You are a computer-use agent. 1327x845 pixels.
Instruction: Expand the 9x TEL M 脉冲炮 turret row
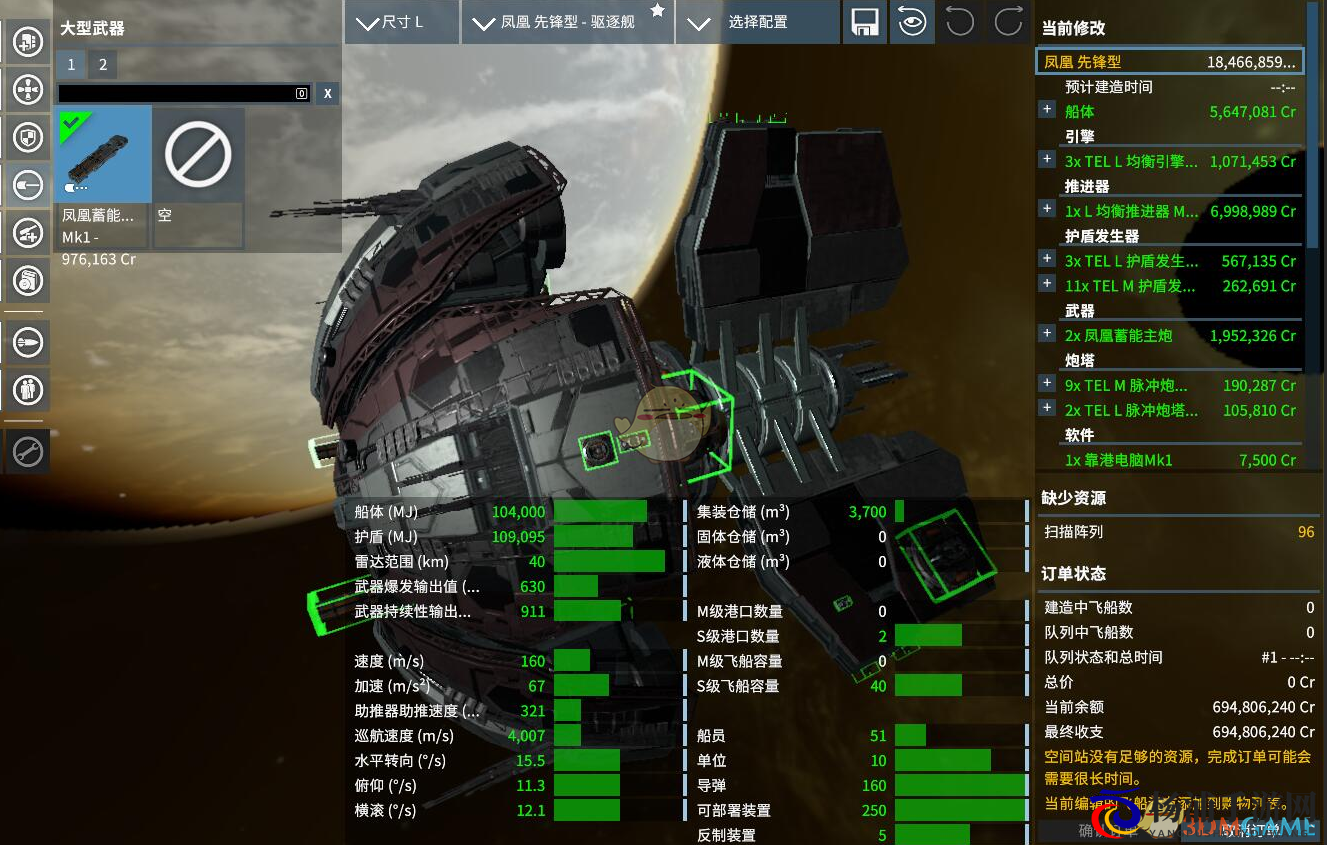coord(1047,383)
